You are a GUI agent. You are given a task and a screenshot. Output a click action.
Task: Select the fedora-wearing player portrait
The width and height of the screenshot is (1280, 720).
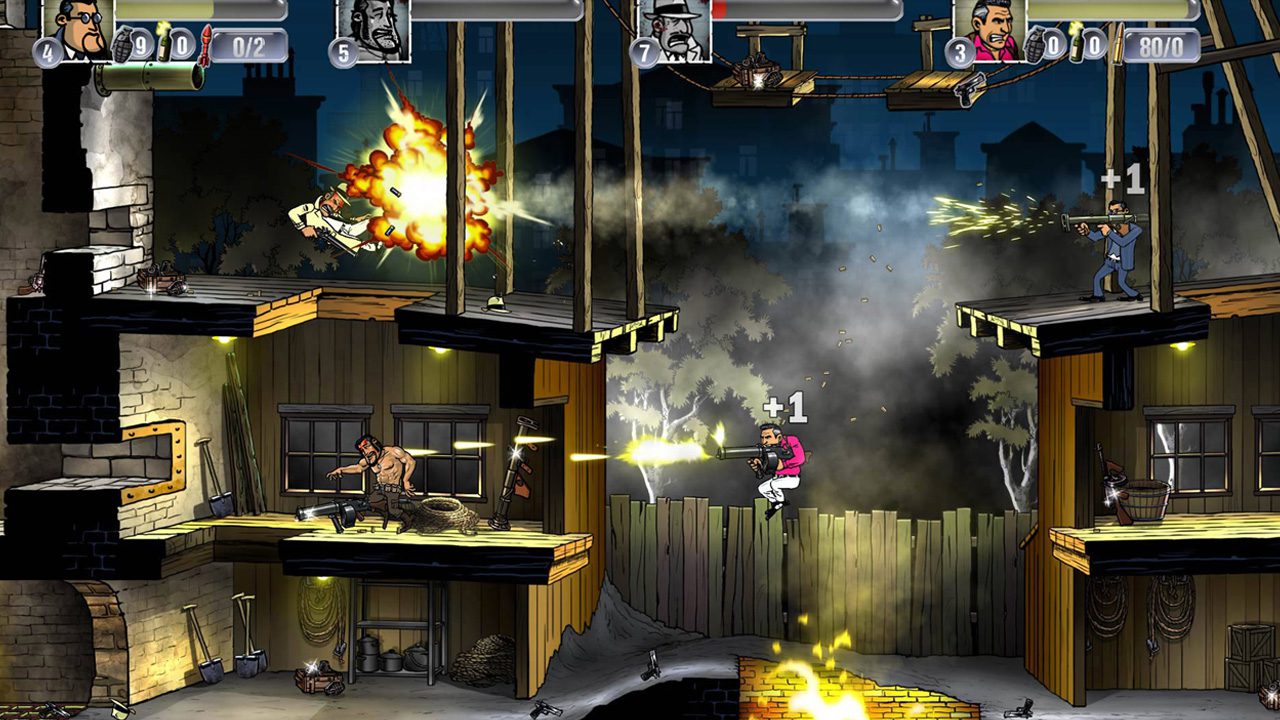click(676, 28)
